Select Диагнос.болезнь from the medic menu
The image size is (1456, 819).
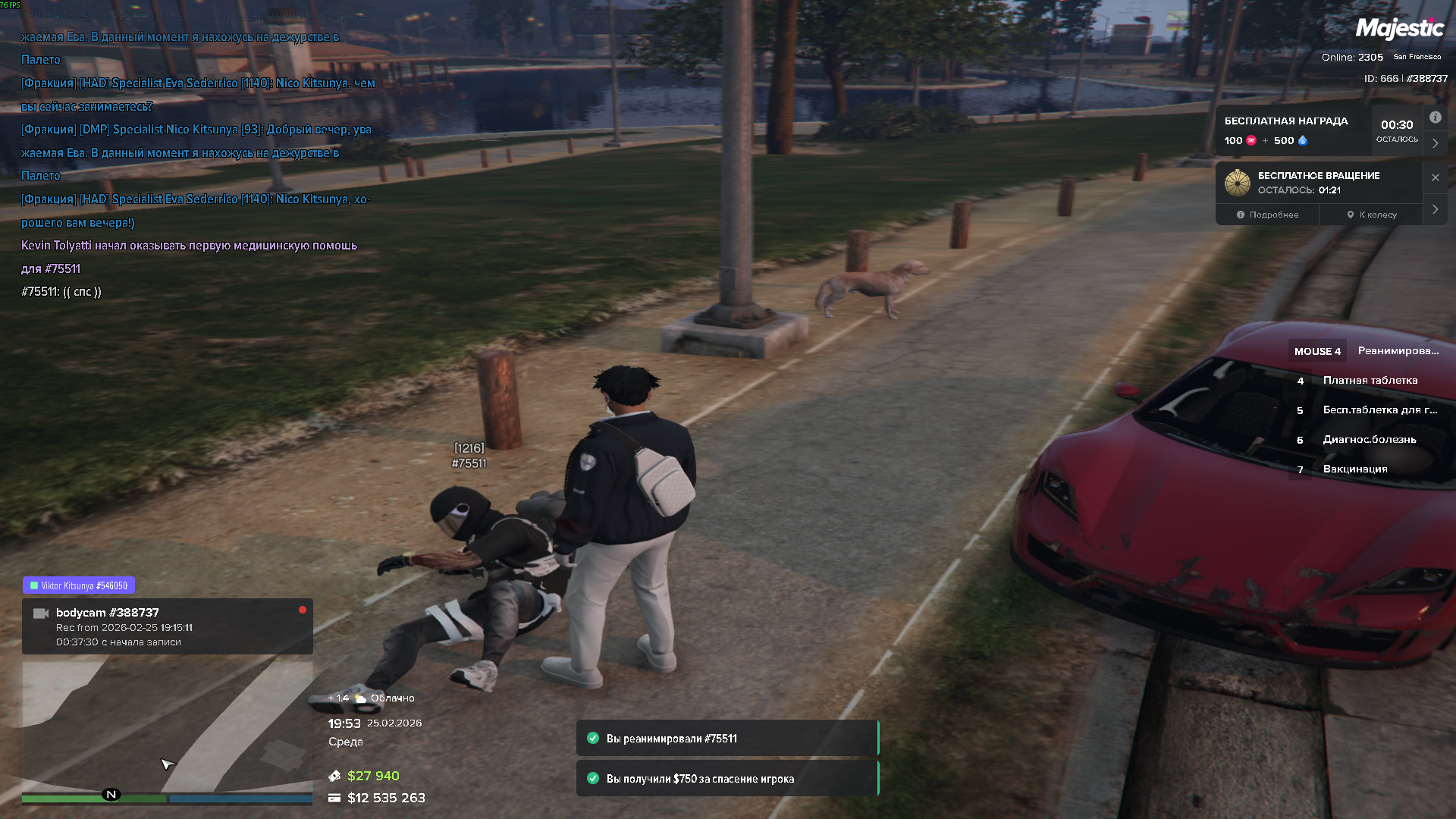1369,440
